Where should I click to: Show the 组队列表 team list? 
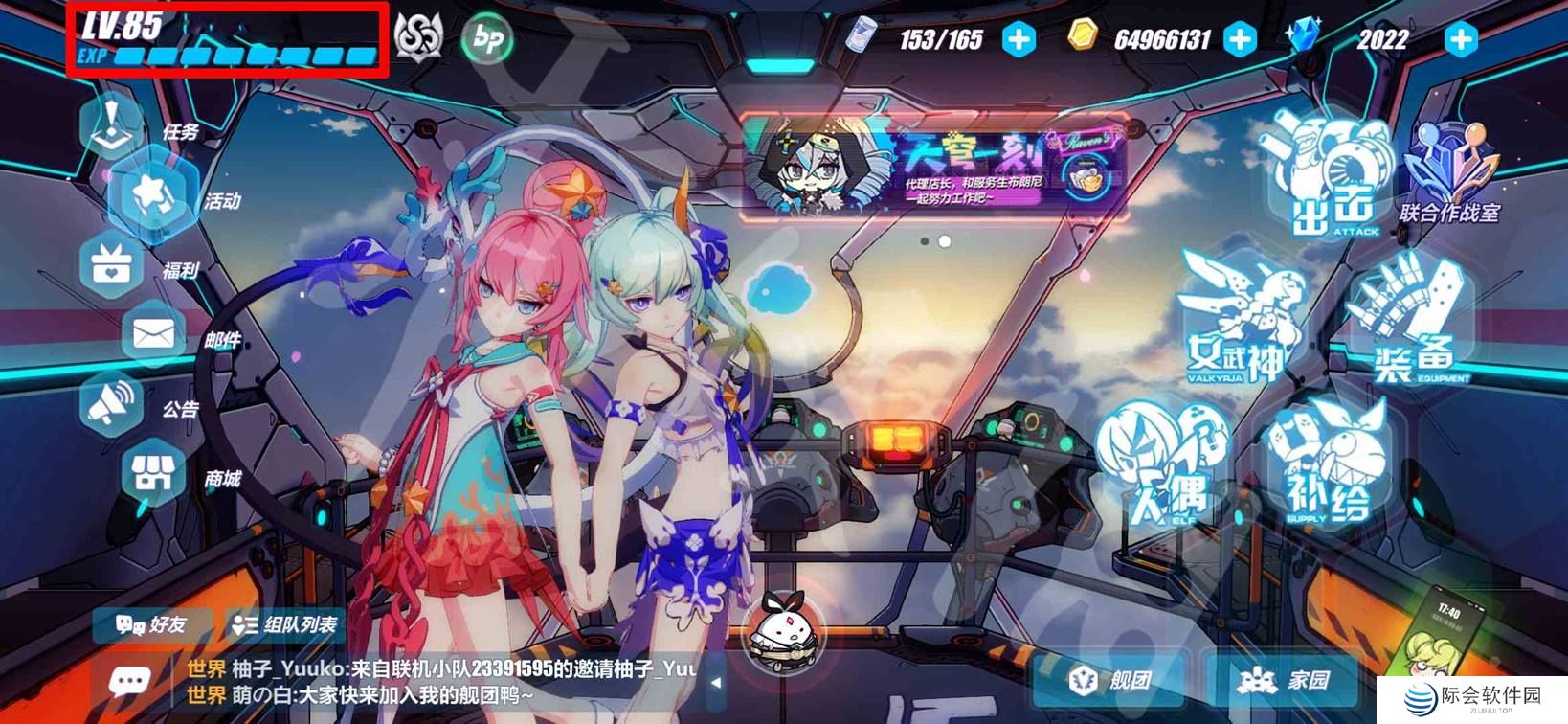(x=285, y=625)
